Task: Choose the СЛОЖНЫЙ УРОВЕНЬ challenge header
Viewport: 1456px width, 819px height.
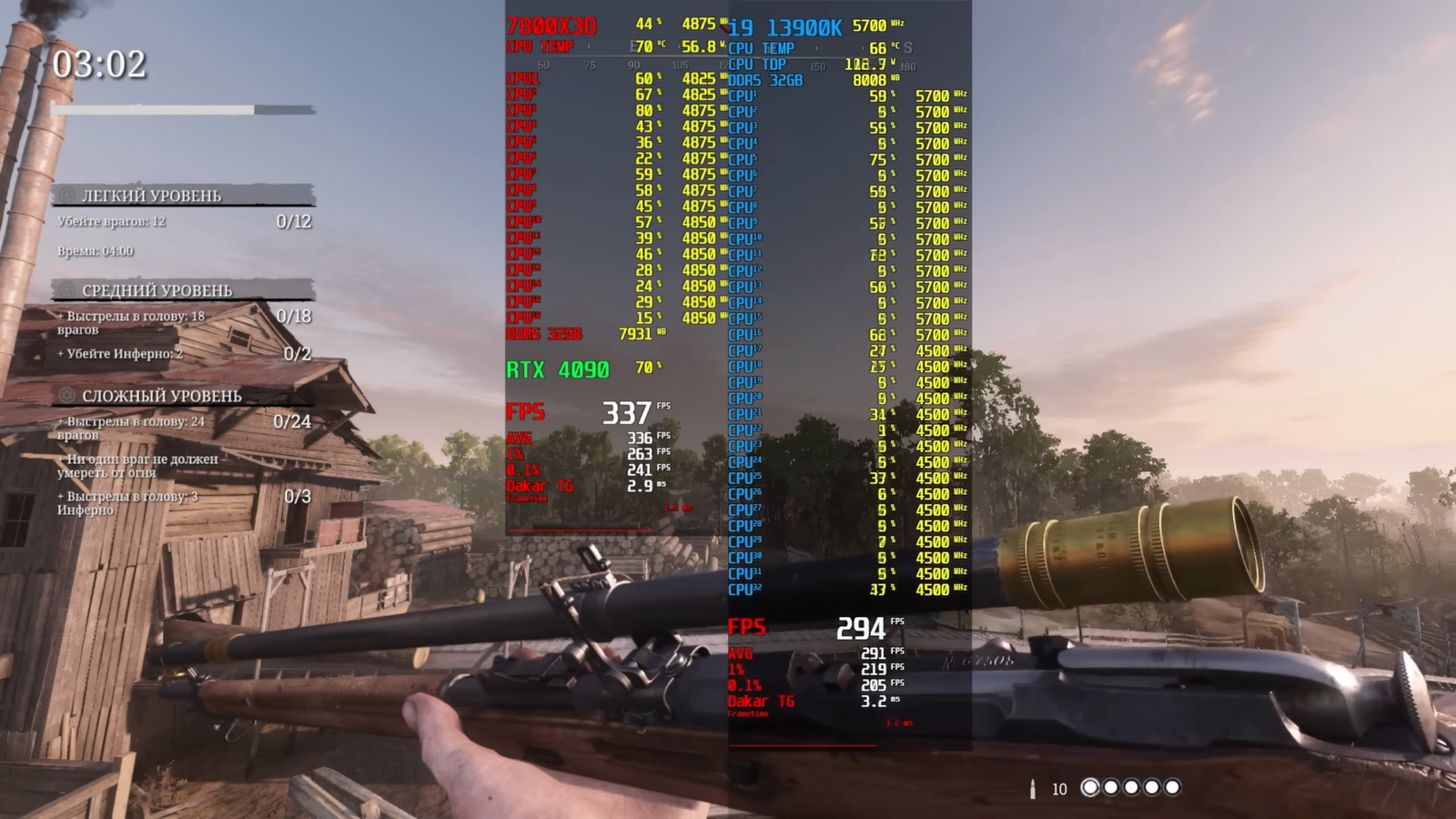Action: tap(161, 396)
